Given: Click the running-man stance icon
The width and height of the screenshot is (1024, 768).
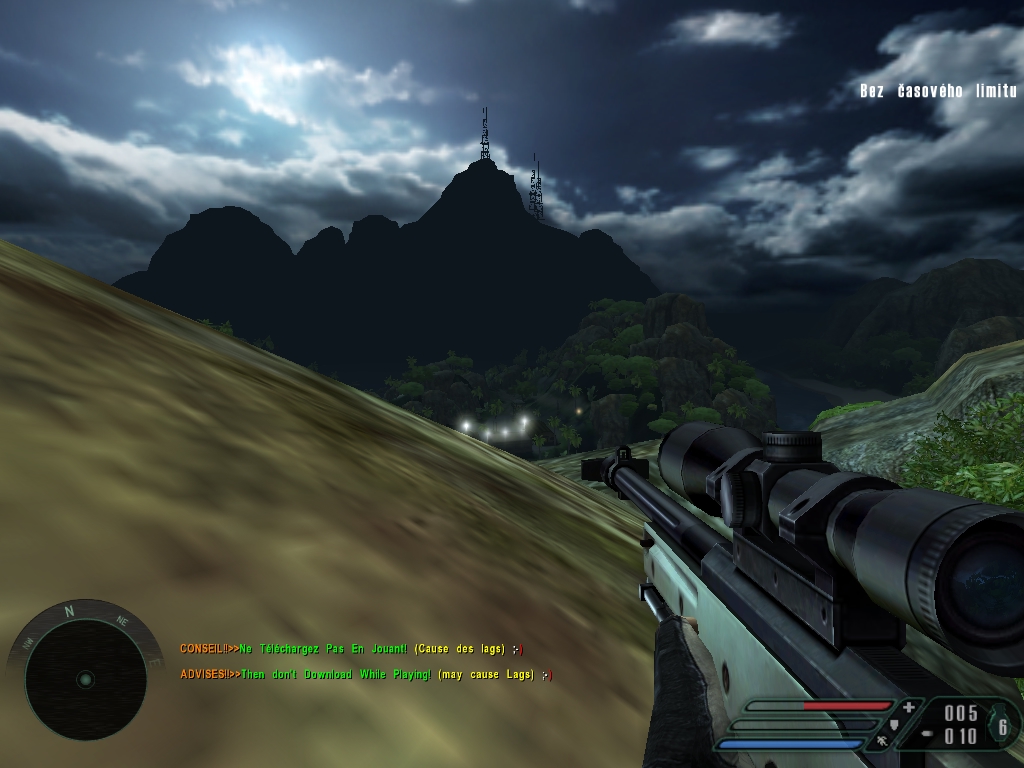Looking at the screenshot, I should click(x=882, y=742).
